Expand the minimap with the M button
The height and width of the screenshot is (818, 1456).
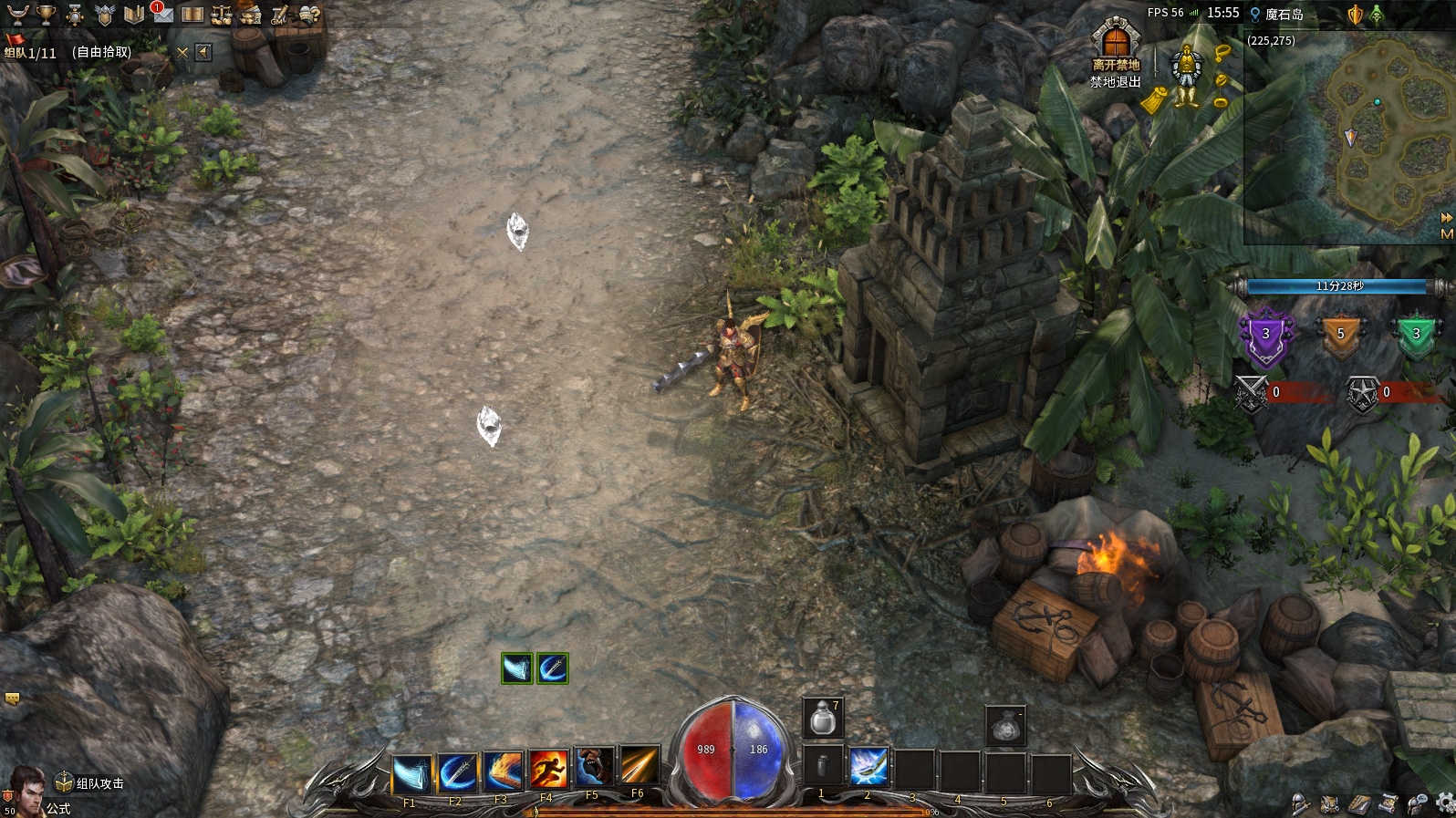[1446, 234]
